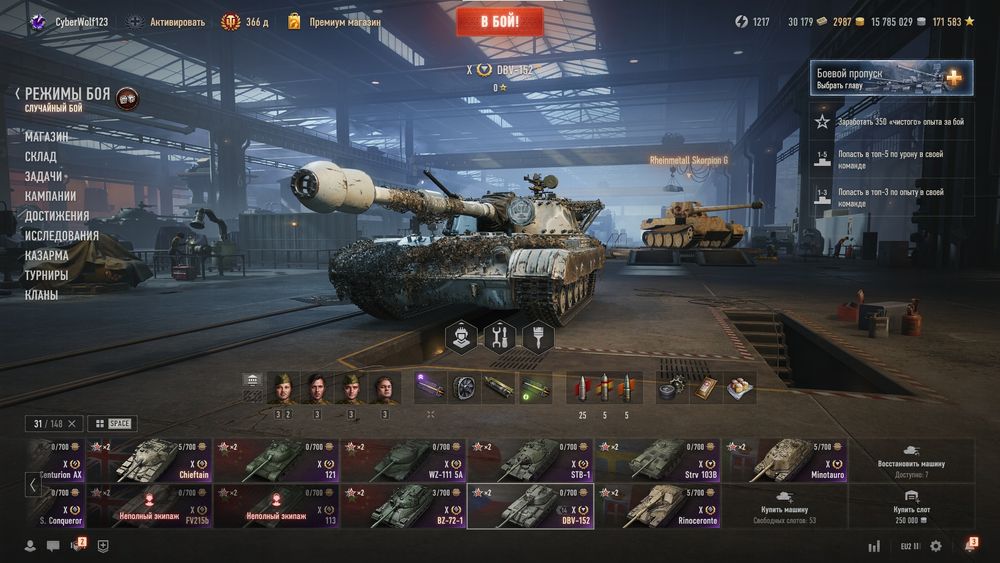The image size is (1000, 563).
Task: Pick the Rinoceronte tank in the carousel
Action: coord(658,506)
